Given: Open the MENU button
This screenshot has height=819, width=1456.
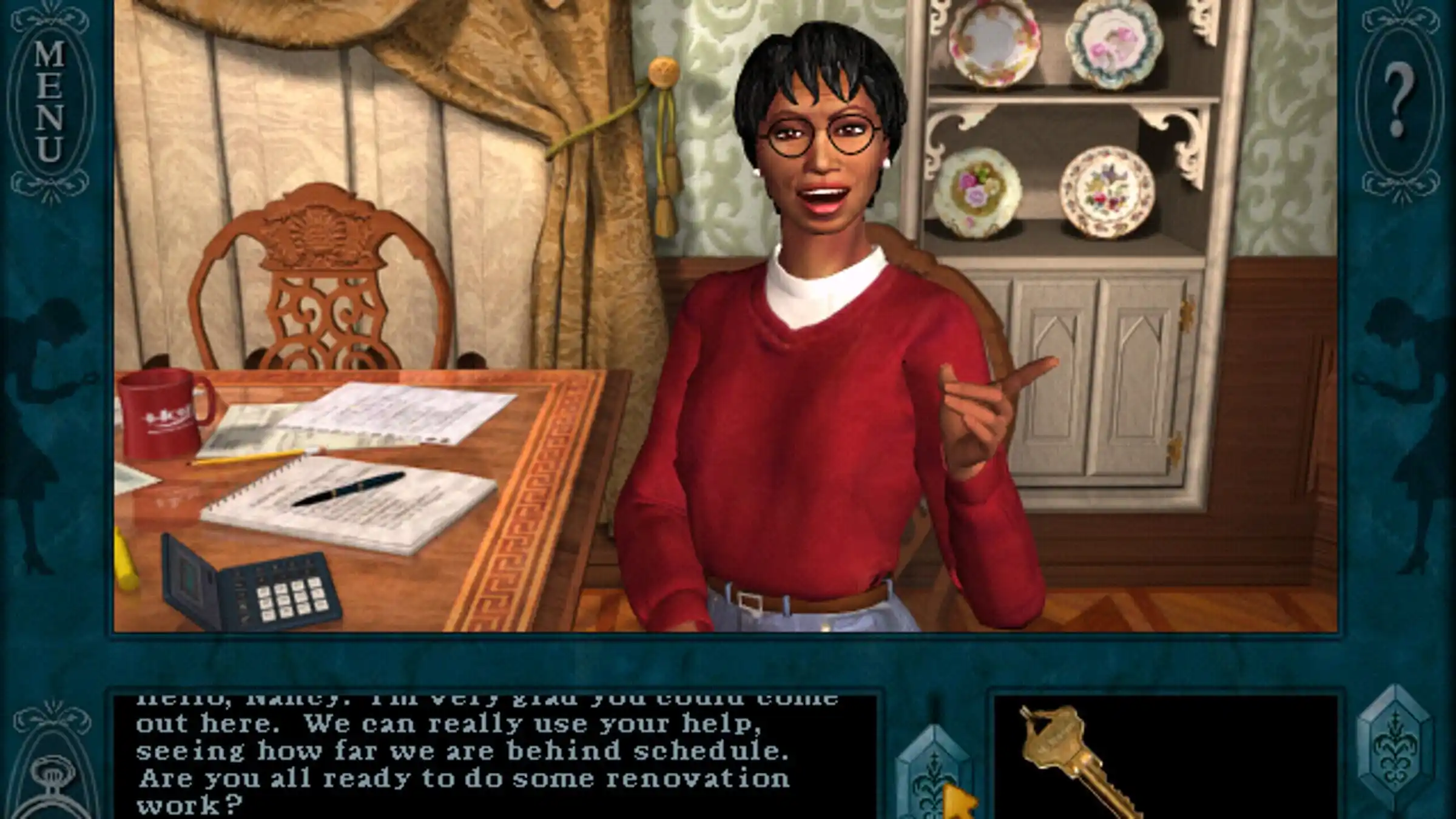Looking at the screenshot, I should (x=50, y=102).
